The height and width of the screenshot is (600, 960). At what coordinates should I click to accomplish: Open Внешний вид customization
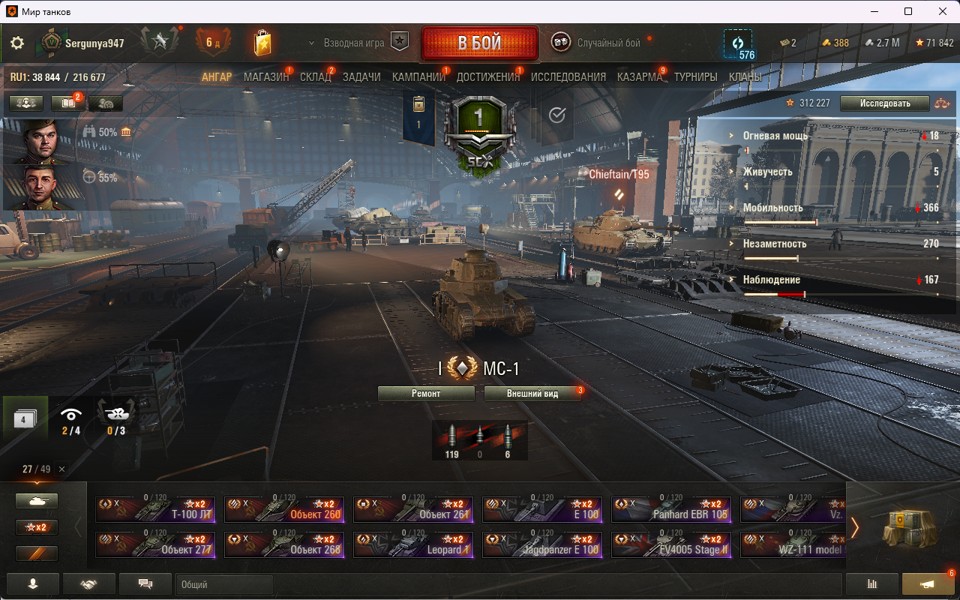coord(532,393)
